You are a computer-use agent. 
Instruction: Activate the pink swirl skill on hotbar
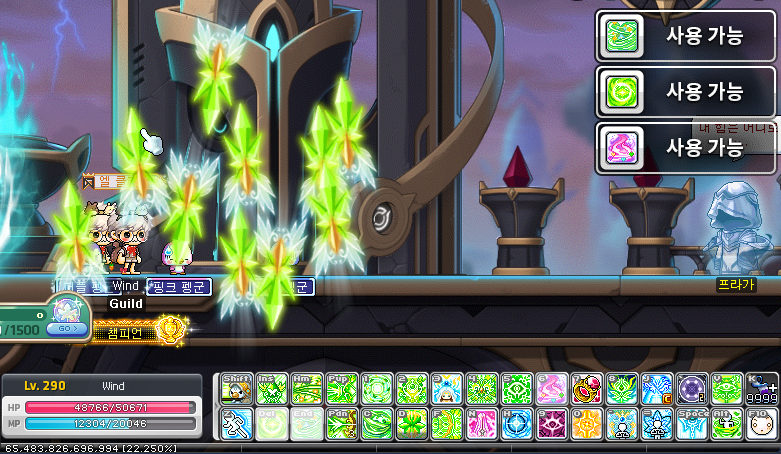click(x=551, y=388)
